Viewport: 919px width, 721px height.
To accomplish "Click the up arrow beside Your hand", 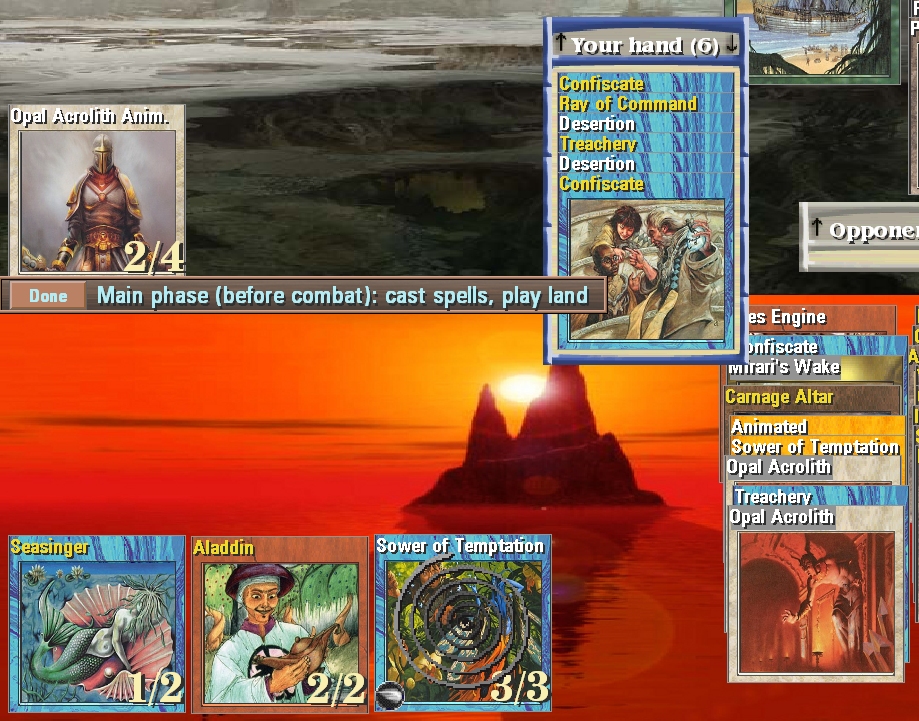I will [561, 43].
